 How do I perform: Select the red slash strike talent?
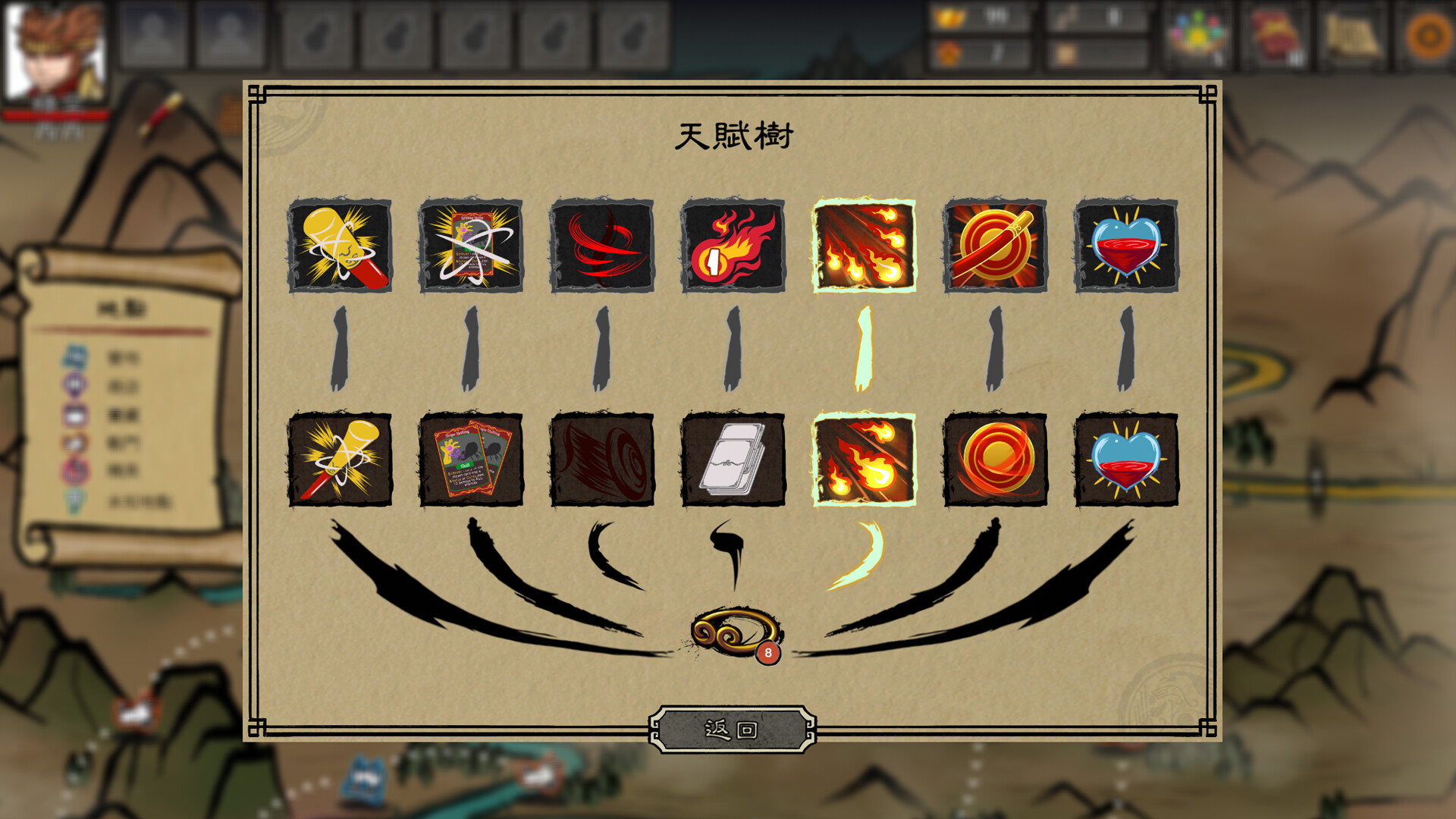click(603, 245)
